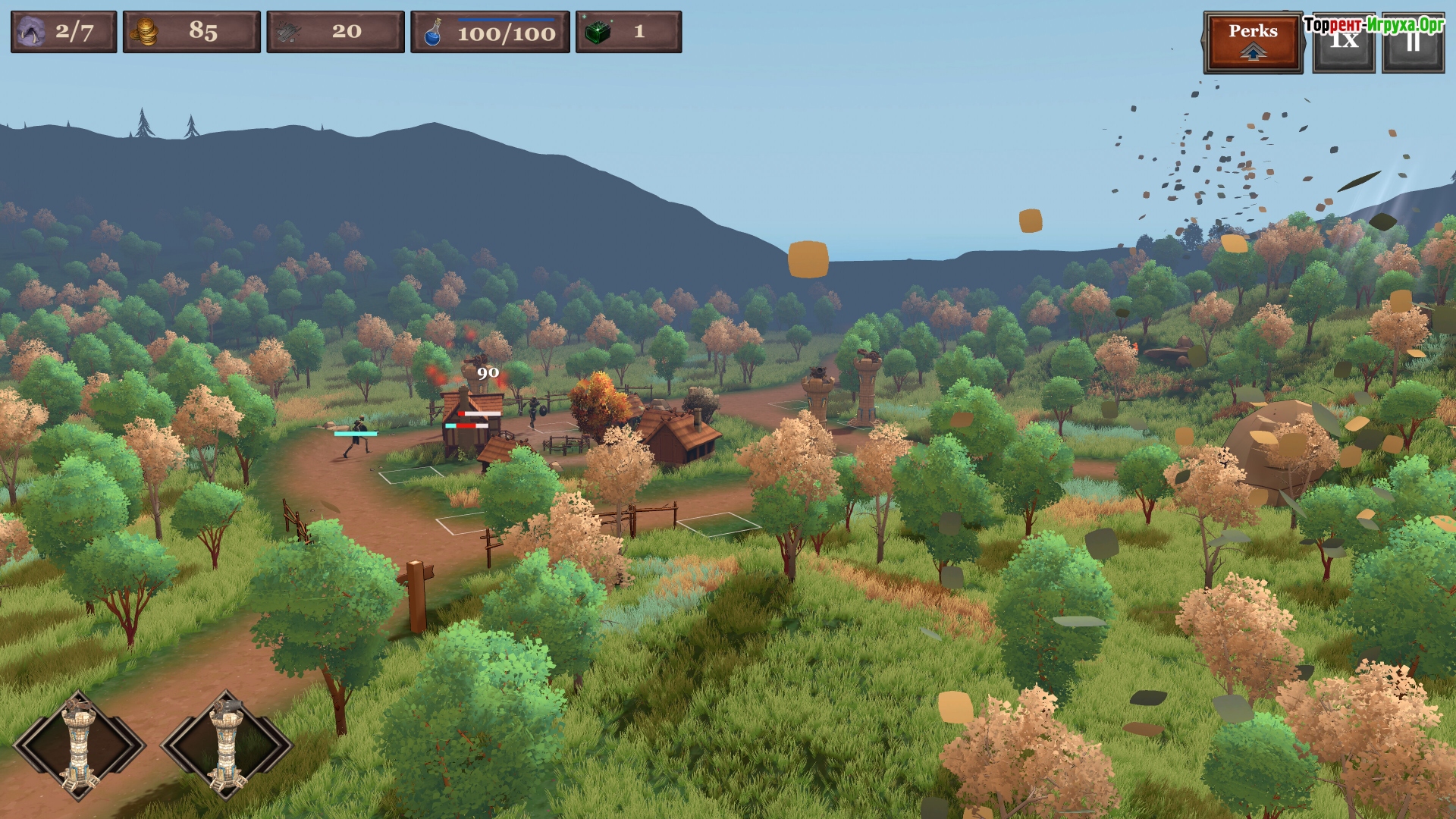Select the cannon tower build icon
This screenshot has height=819, width=1456.
pos(226,745)
